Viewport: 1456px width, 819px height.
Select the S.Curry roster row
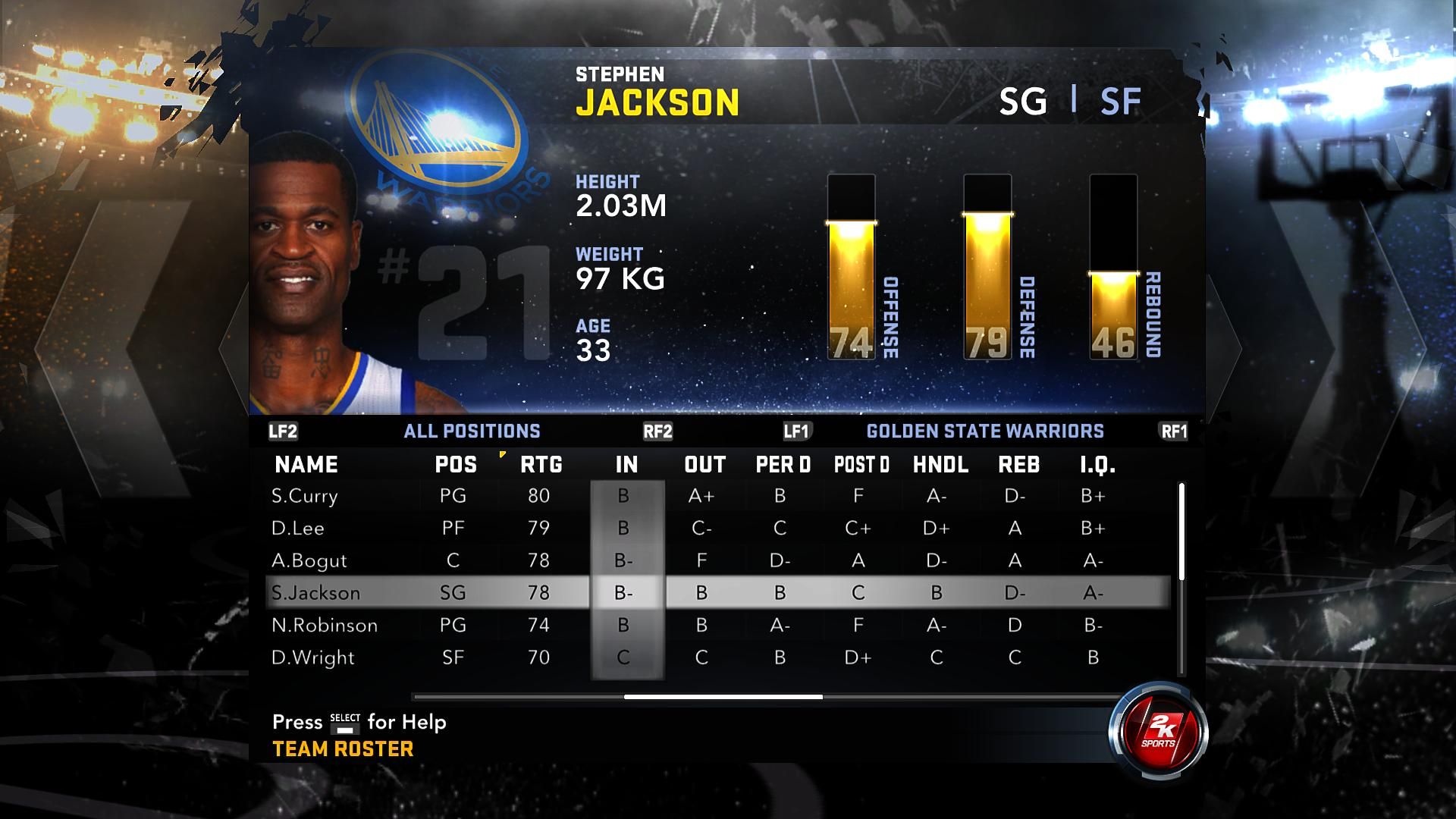(x=304, y=496)
